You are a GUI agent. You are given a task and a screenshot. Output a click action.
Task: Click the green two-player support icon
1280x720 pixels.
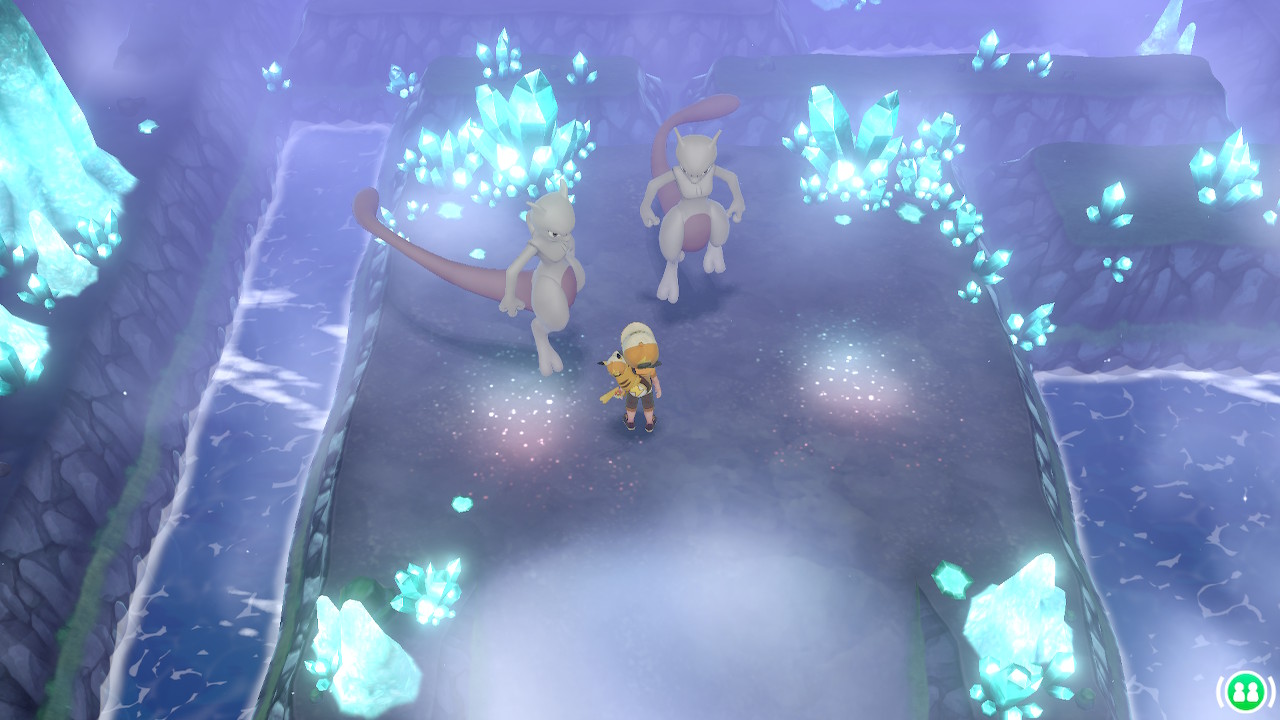coord(1245,691)
